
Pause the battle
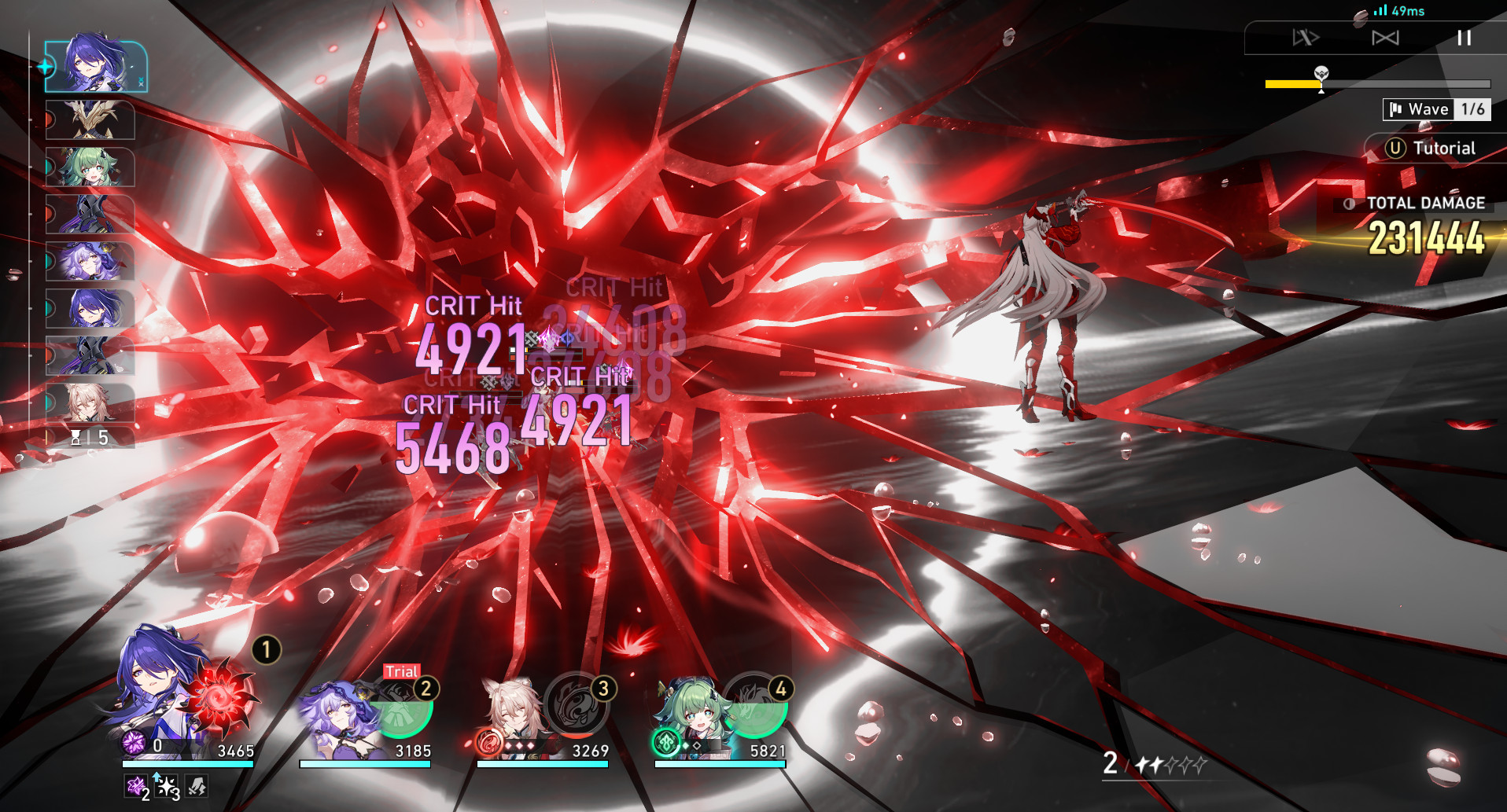1465,38
